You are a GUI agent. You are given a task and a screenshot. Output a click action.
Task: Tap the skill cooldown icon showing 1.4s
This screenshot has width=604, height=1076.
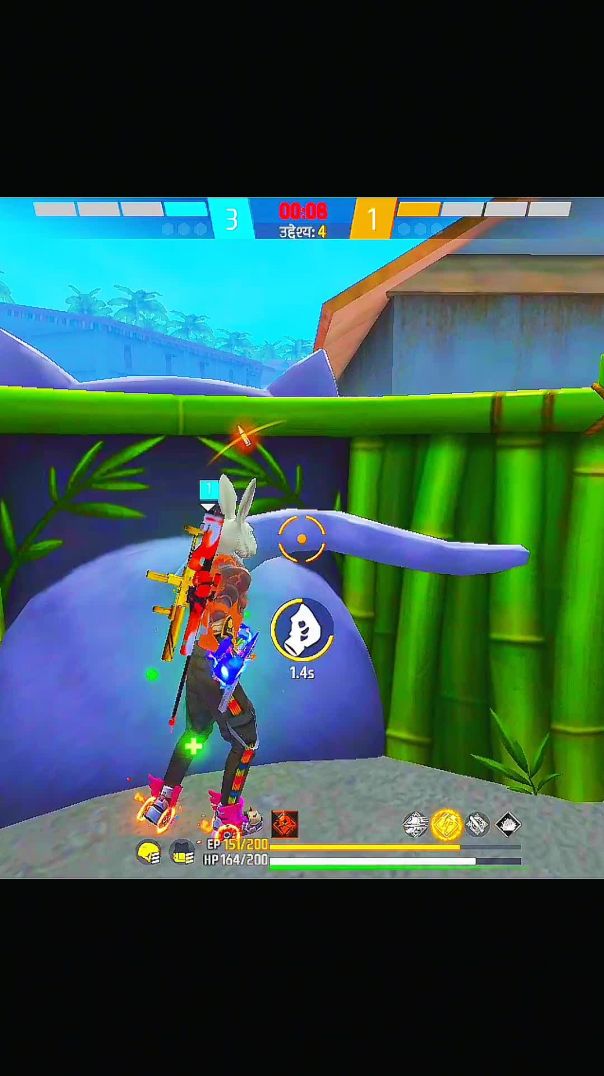[x=301, y=629]
